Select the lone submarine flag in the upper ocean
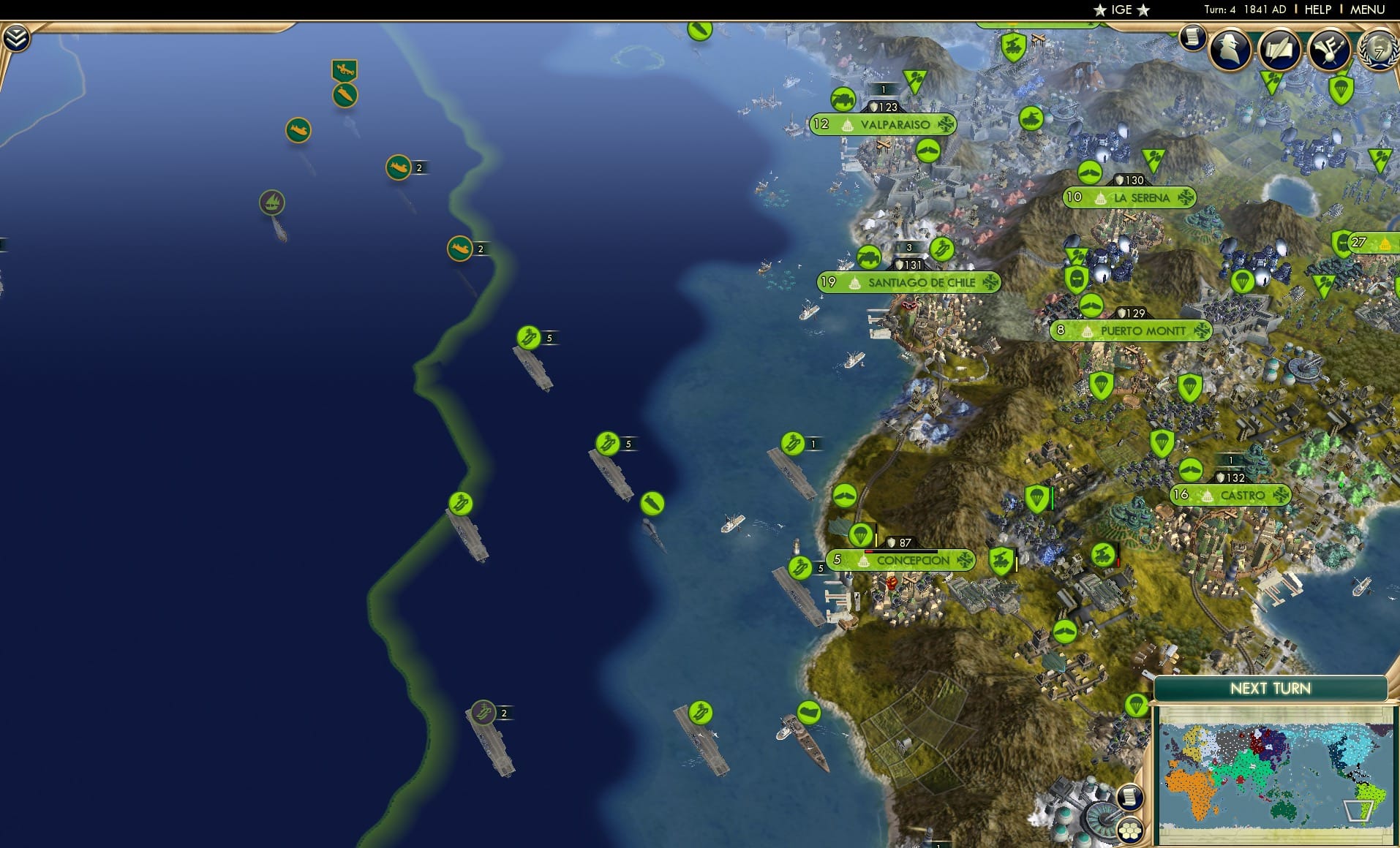 [298, 128]
